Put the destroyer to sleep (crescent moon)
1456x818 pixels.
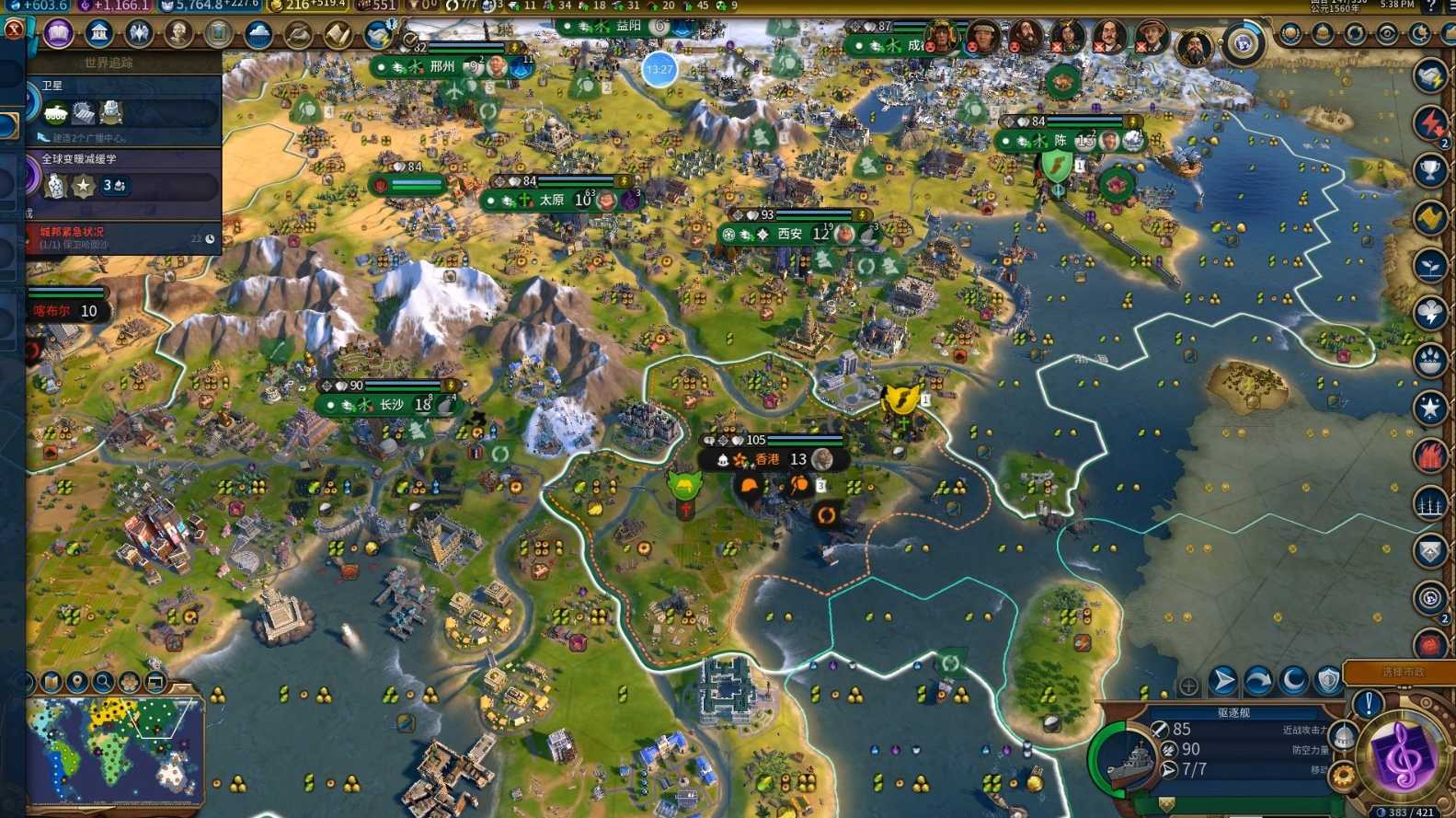[1294, 682]
